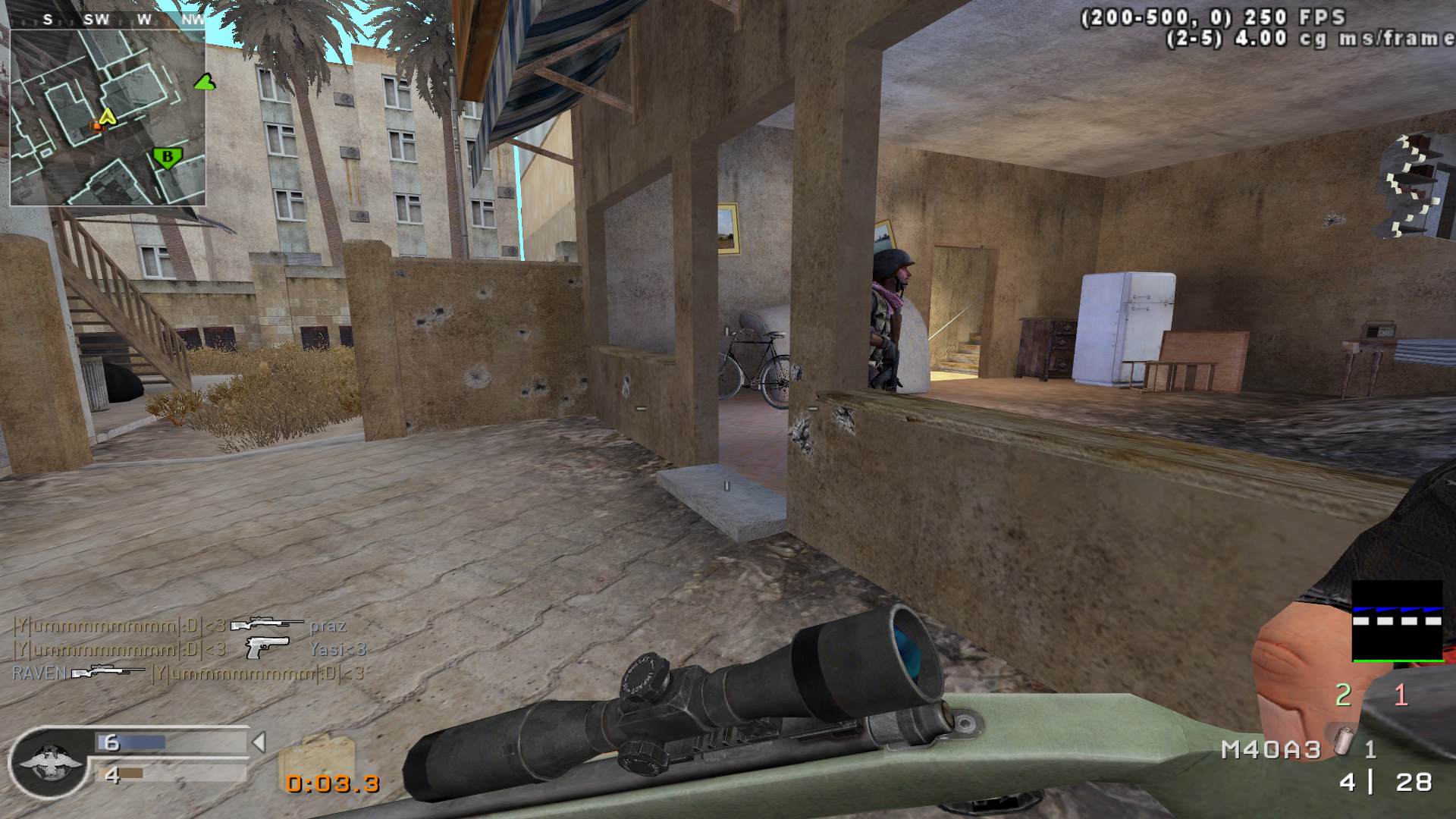Click the minimap in the corner
The height and width of the screenshot is (819, 1456).
point(108,108)
